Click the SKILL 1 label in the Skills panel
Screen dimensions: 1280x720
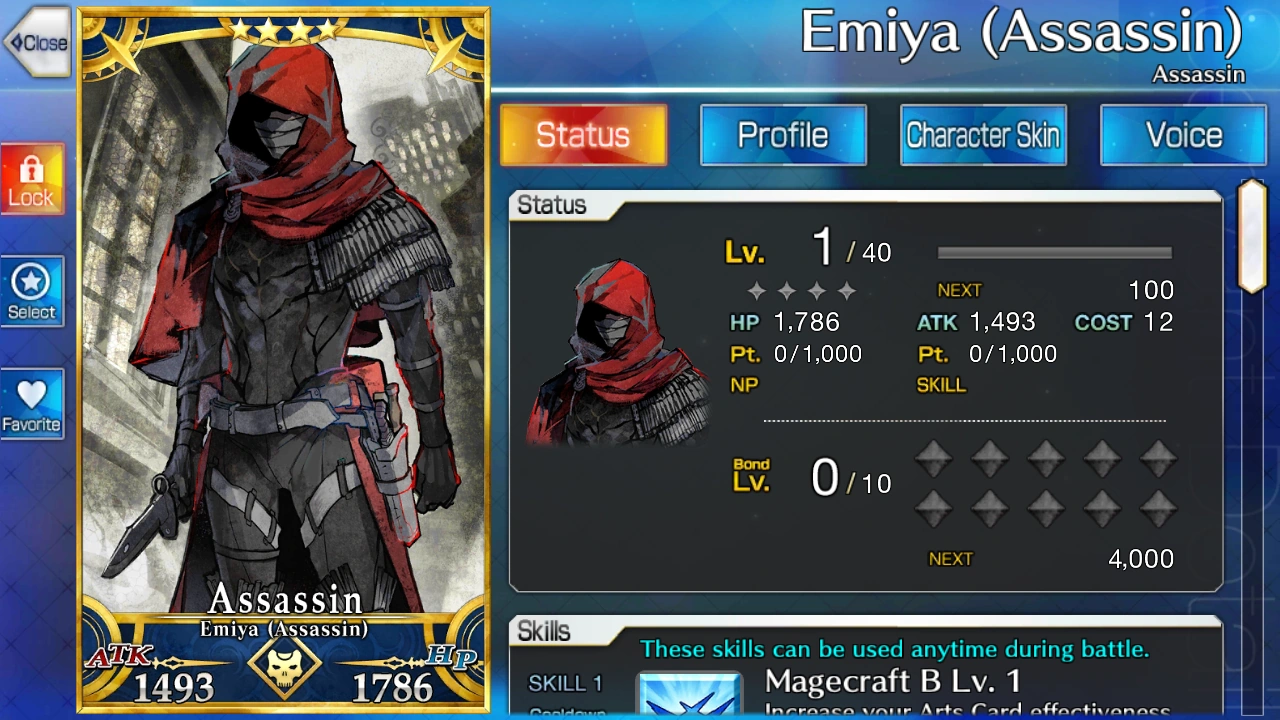565,683
